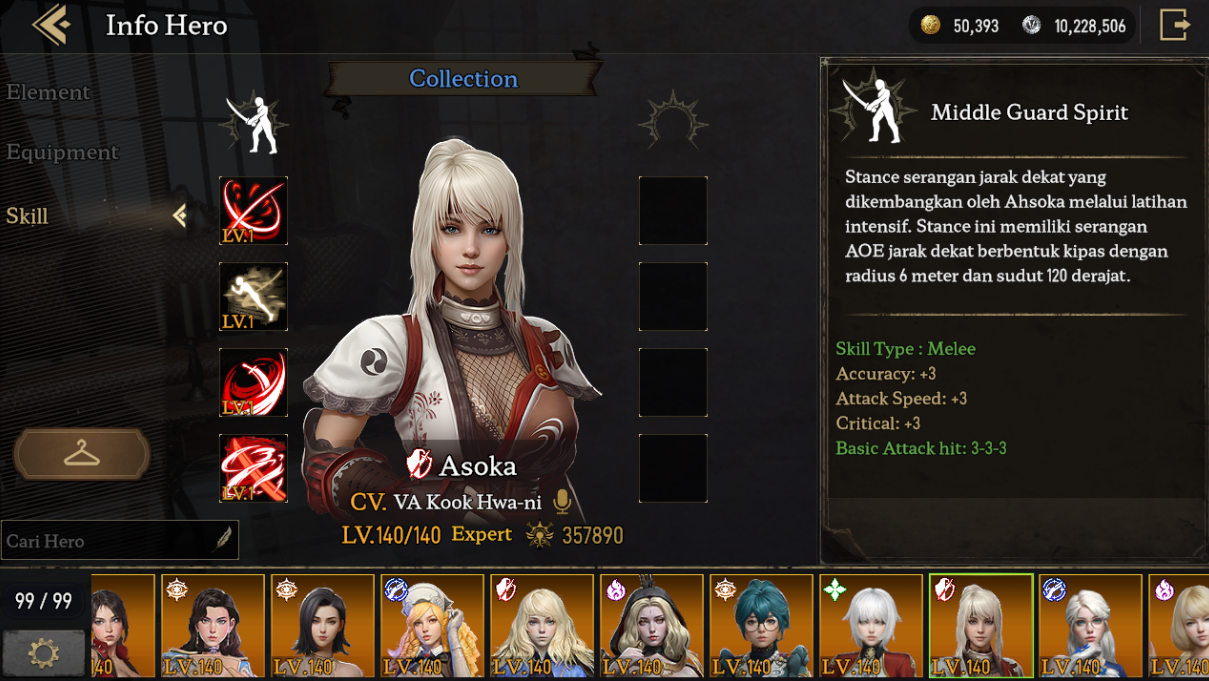Choose the hooded blonde hero portrait
Viewport: 1209px width, 681px height.
pyautogui.click(x=651, y=626)
